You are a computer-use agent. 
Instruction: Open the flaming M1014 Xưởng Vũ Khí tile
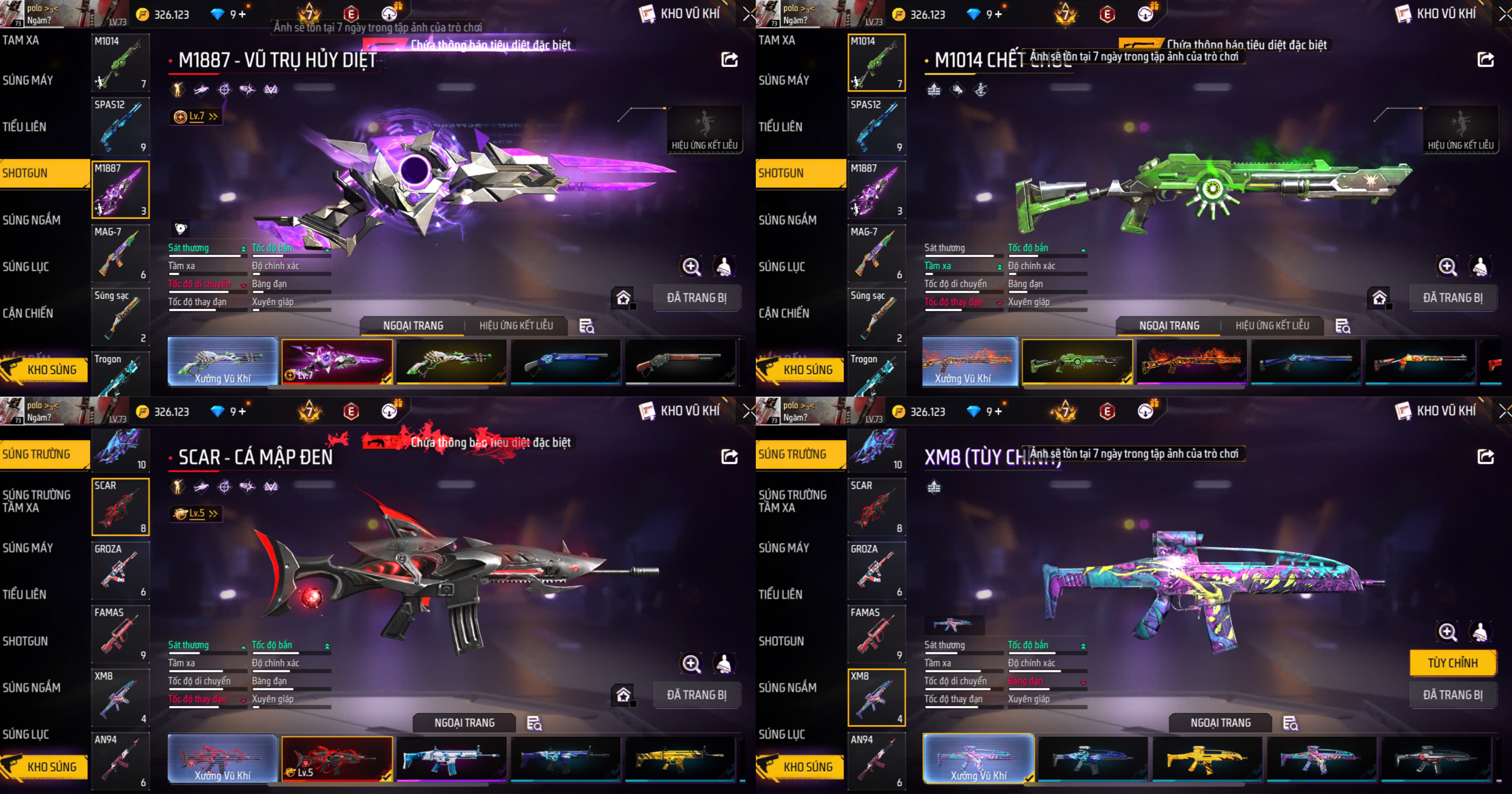pyautogui.click(x=970, y=360)
